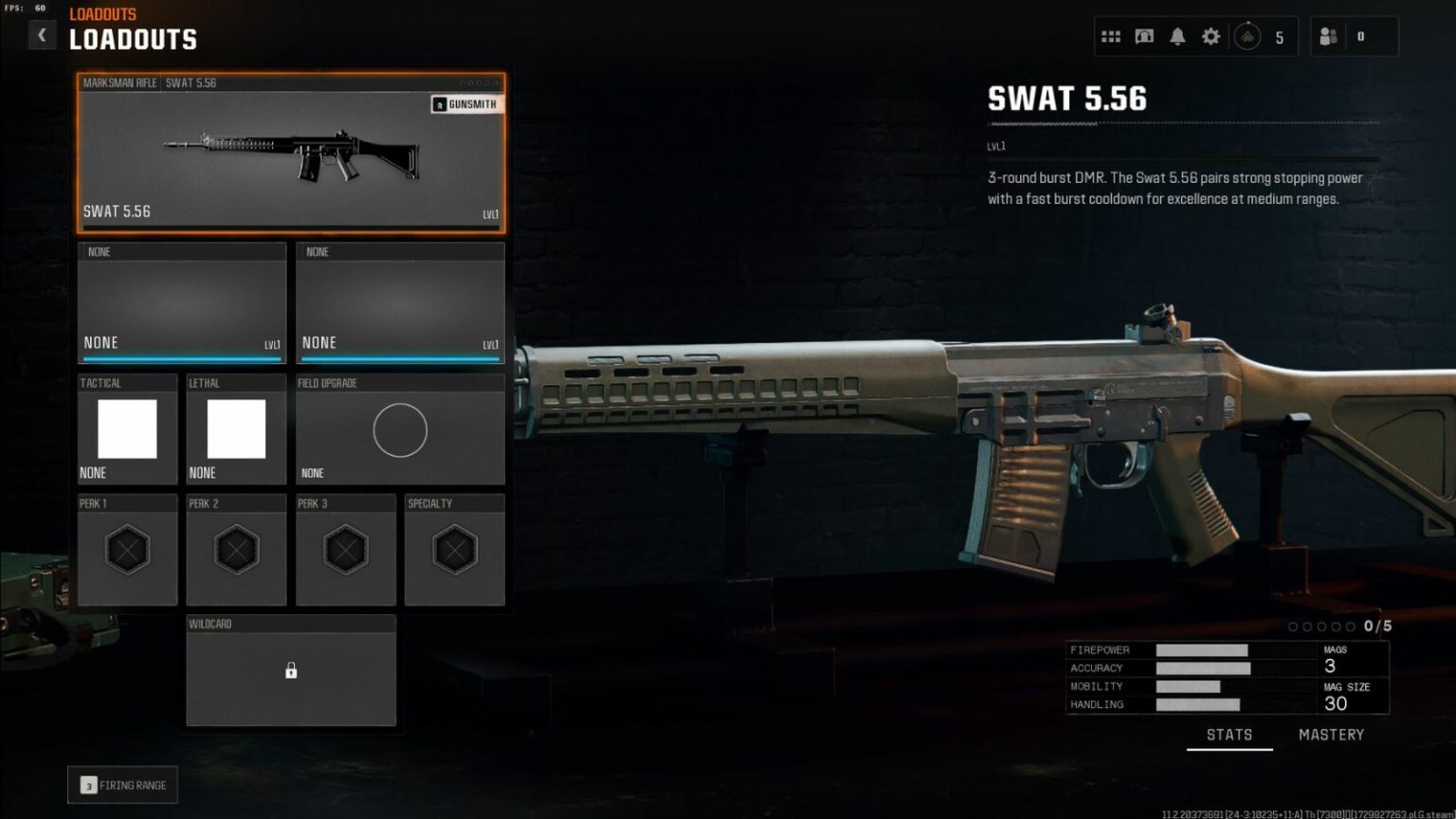This screenshot has width=1456, height=819.
Task: Select the Tactical equipment slot
Action: pos(127,429)
